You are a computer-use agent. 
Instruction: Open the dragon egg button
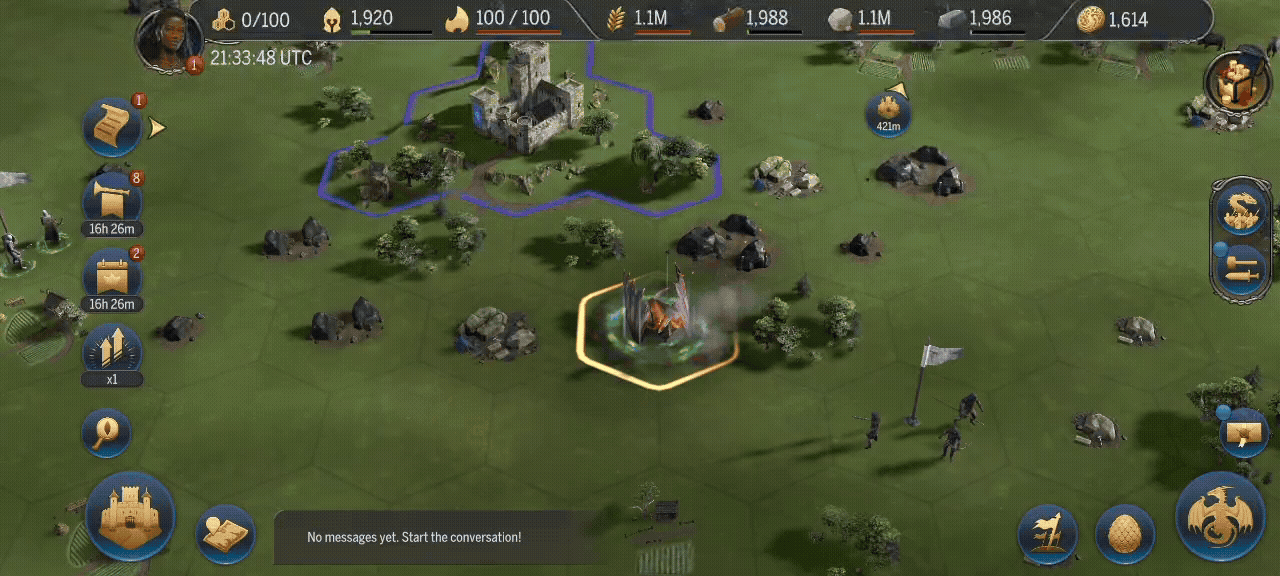1126,534
